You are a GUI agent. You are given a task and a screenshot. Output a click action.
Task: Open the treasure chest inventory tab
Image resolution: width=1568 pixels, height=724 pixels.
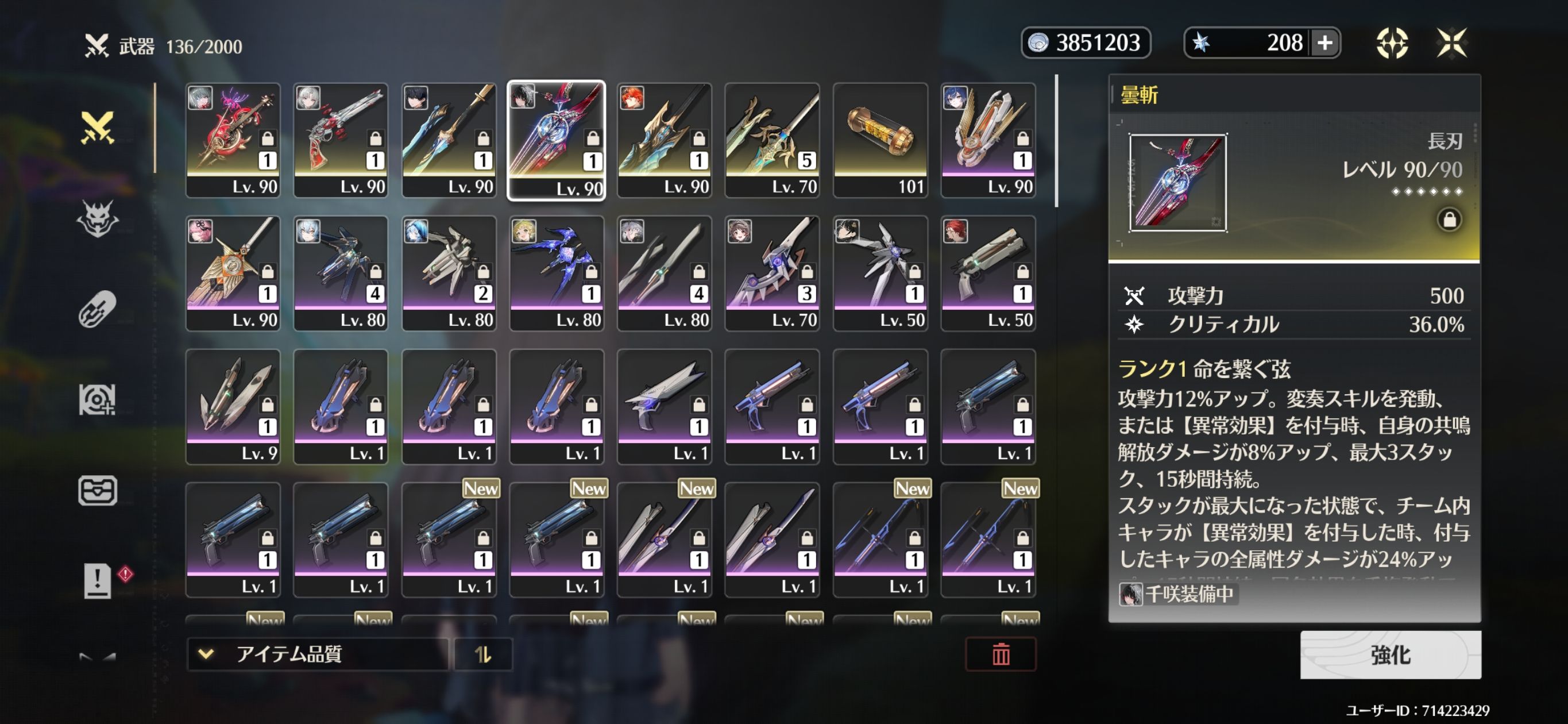click(x=98, y=490)
